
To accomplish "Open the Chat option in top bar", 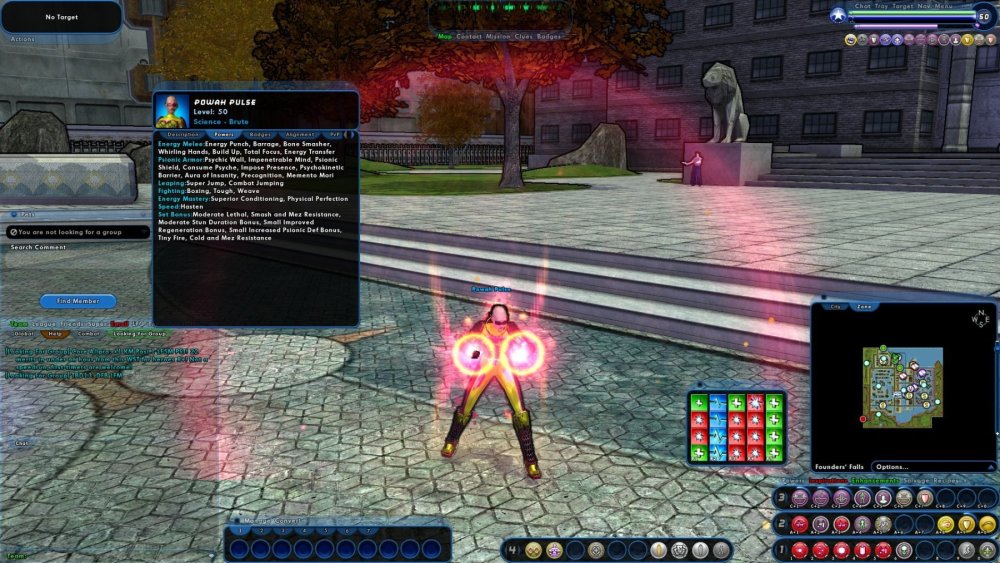I will point(863,6).
